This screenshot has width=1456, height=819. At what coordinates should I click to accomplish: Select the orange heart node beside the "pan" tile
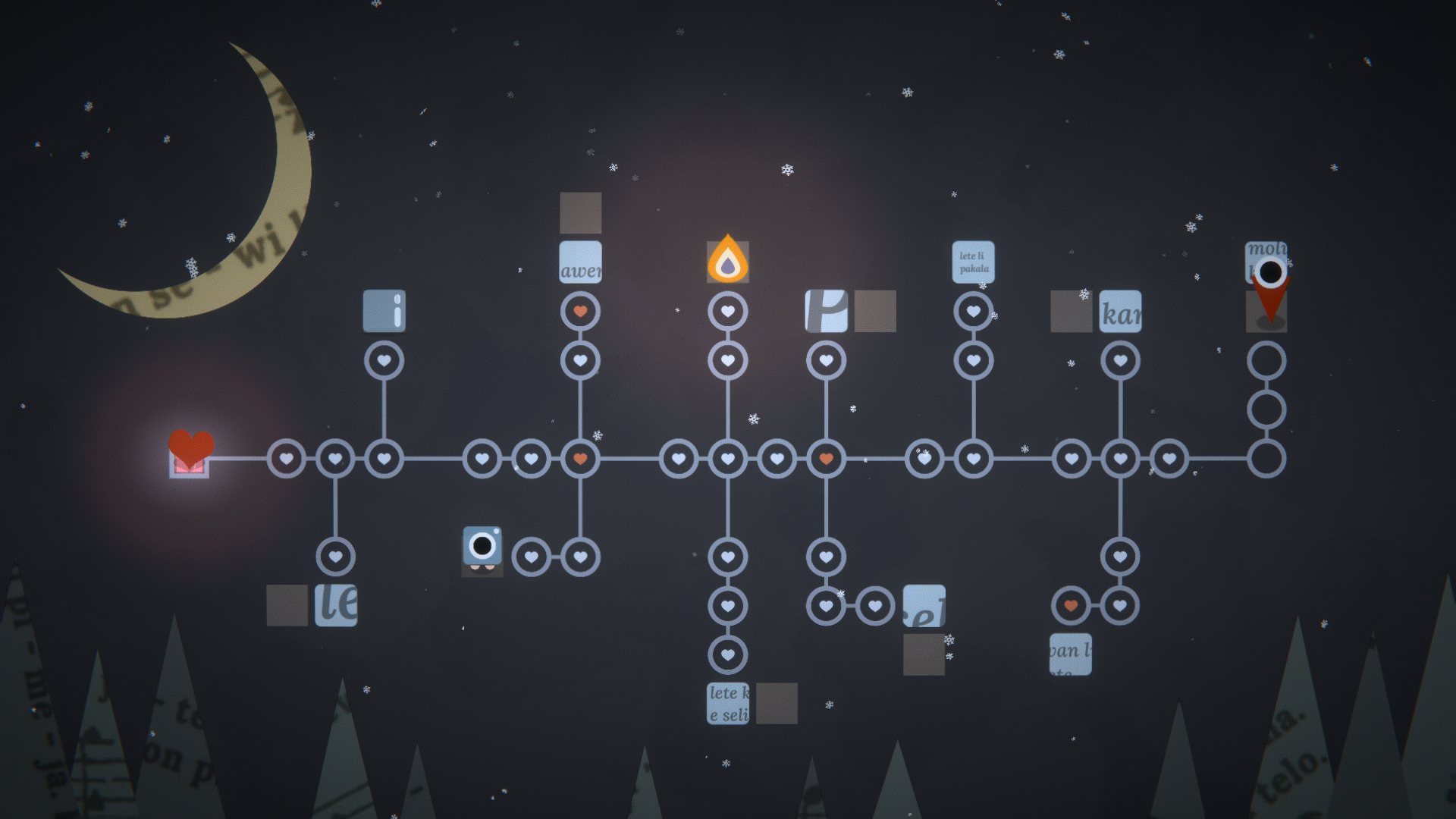tap(1071, 606)
